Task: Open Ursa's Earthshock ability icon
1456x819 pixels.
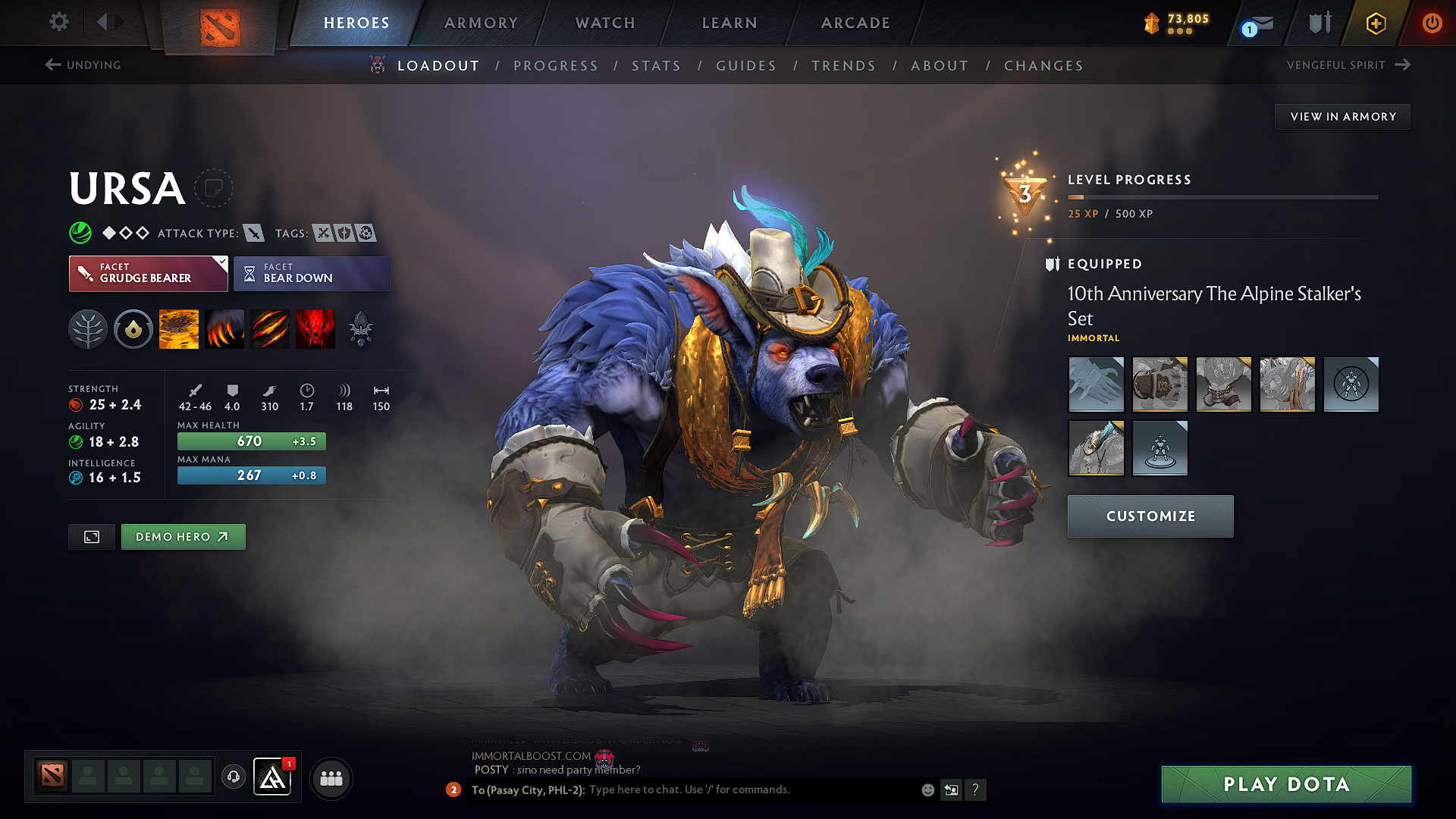Action: click(x=179, y=328)
